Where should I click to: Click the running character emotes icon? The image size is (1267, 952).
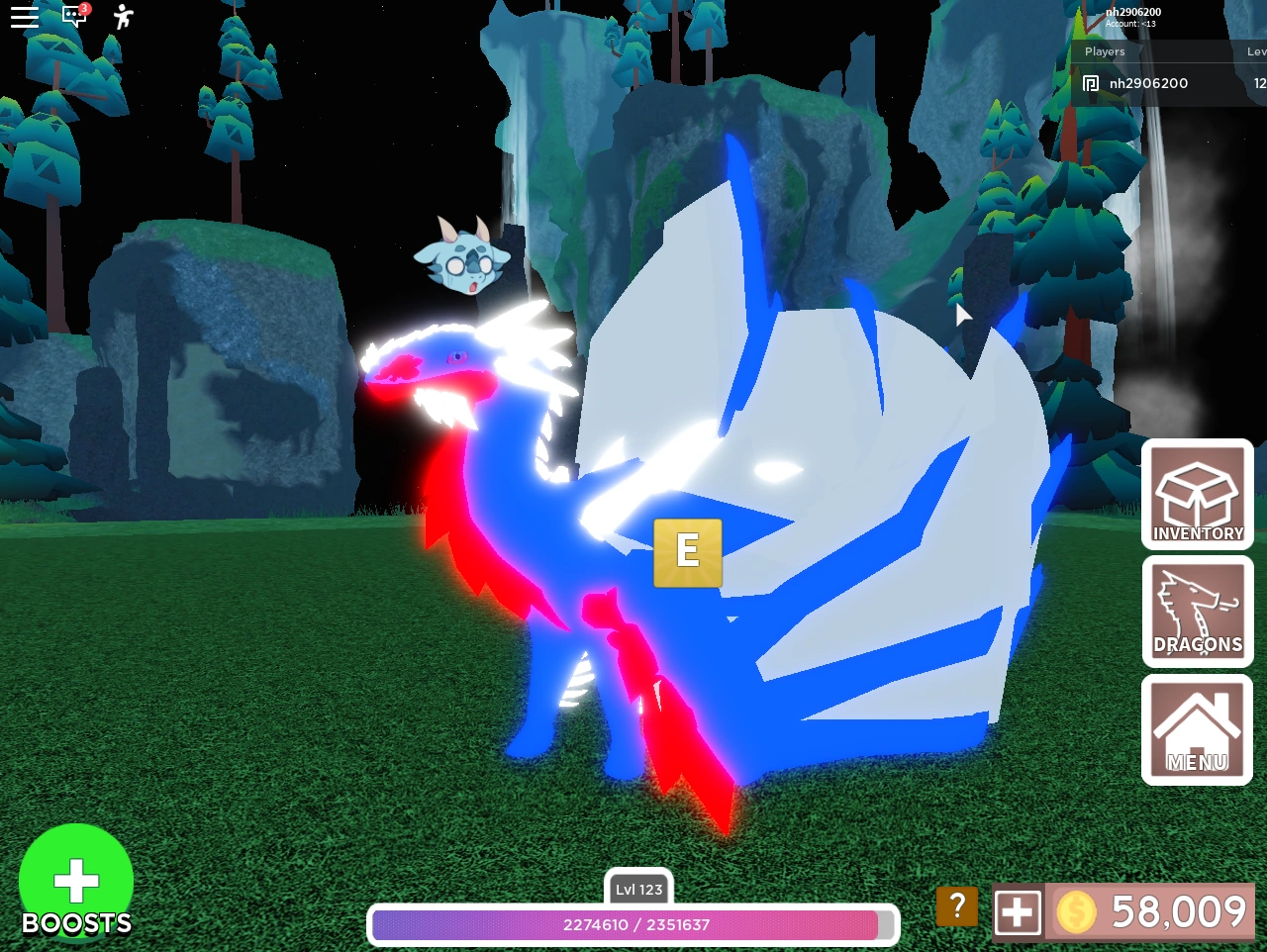[x=121, y=16]
